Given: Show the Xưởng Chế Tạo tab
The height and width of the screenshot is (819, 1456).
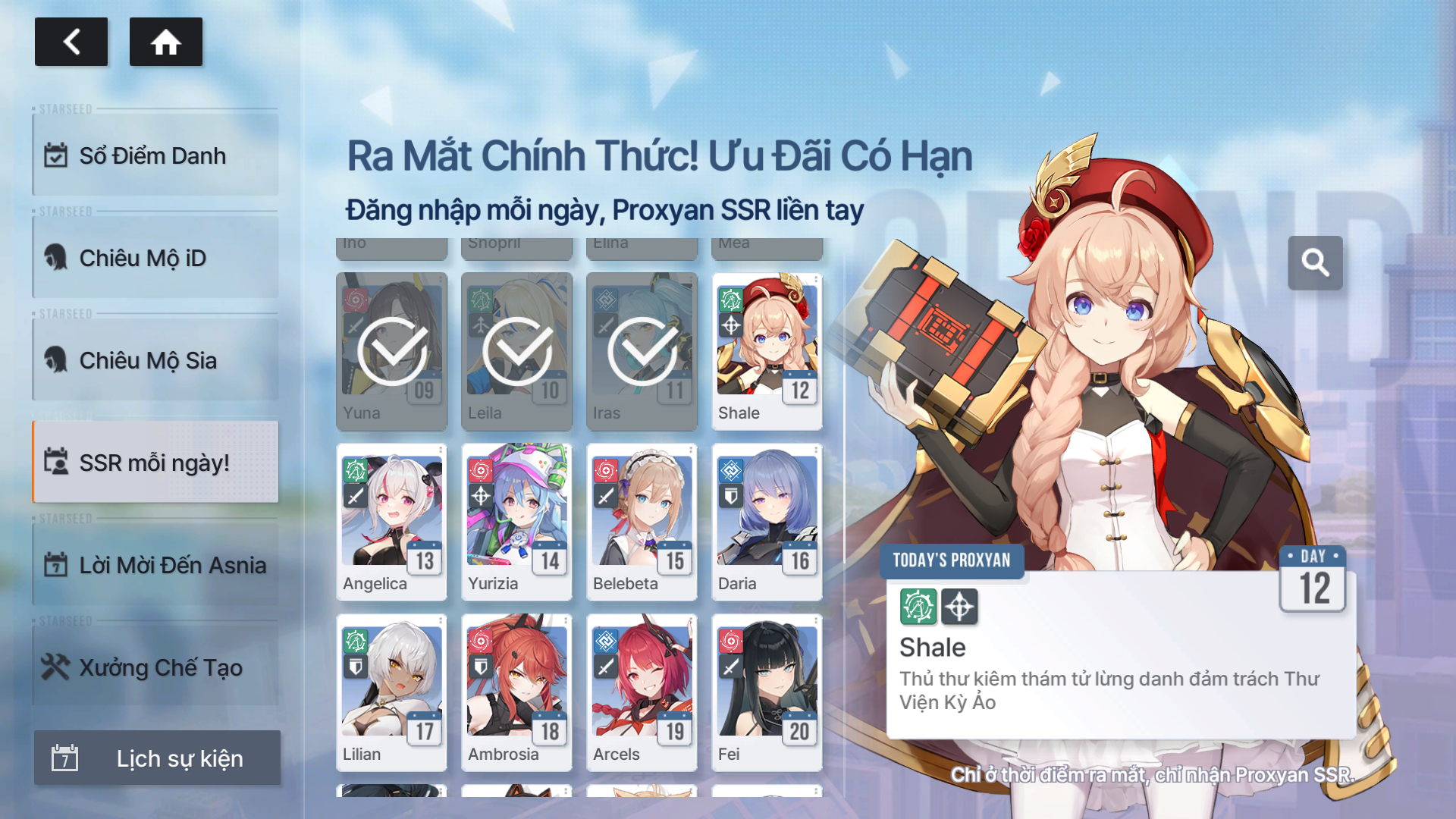Looking at the screenshot, I should [155, 667].
